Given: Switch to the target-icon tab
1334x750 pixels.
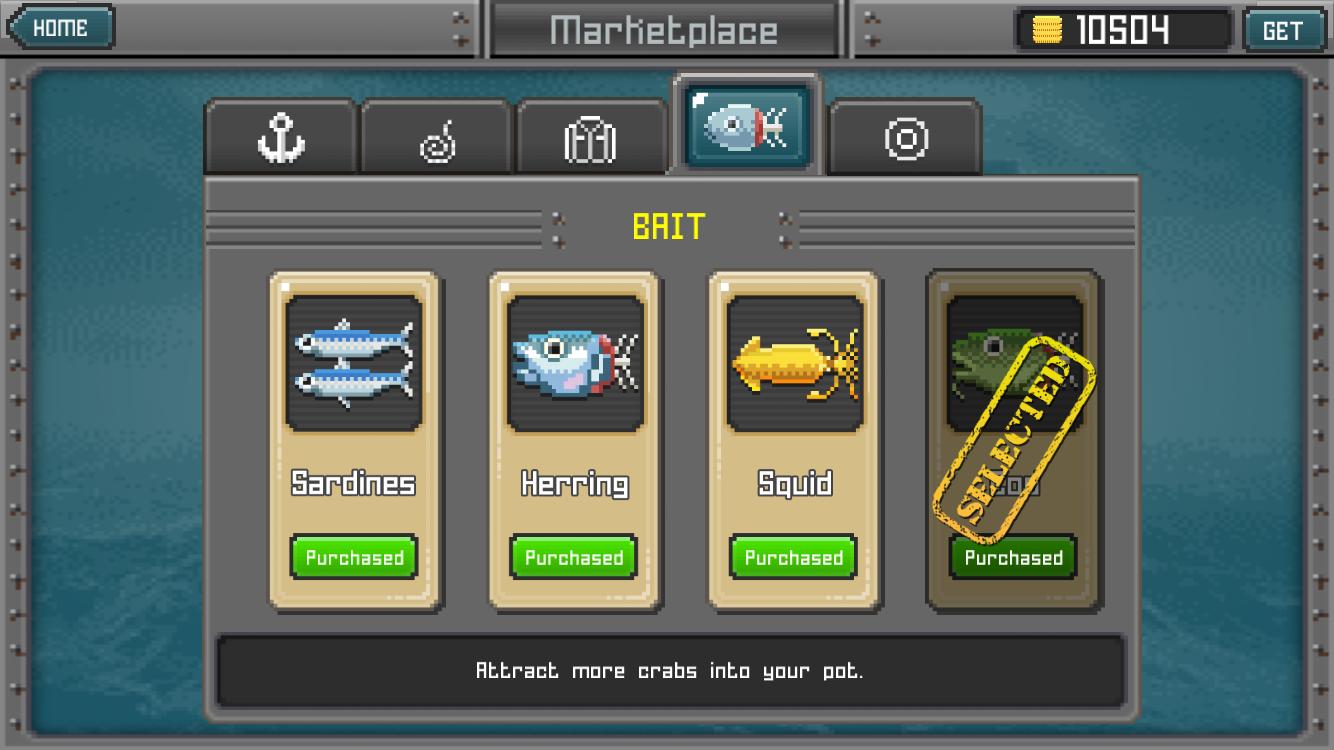Looking at the screenshot, I should click(x=905, y=140).
